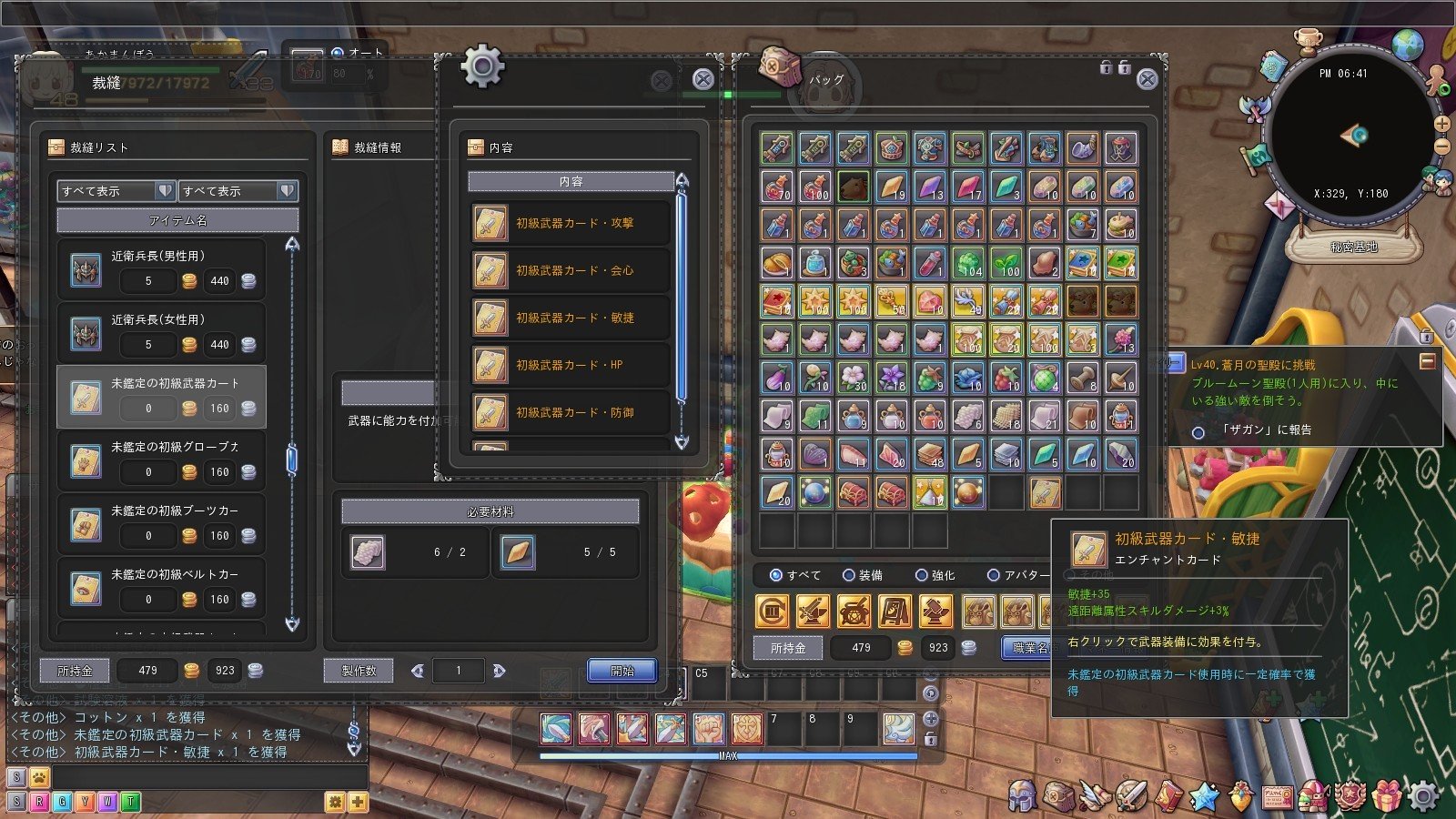Image resolution: width=1456 pixels, height=819 pixels.
Task: Click the chat input box
Action: pyautogui.click(x=209, y=777)
